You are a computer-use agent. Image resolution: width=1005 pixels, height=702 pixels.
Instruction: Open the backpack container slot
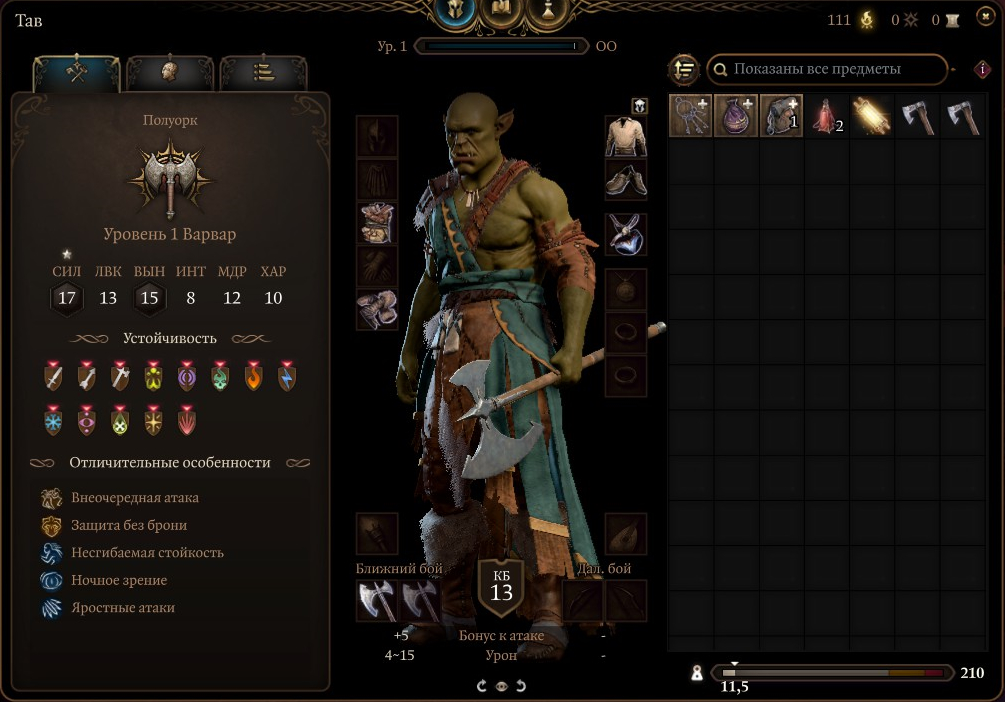pyautogui.click(x=781, y=115)
